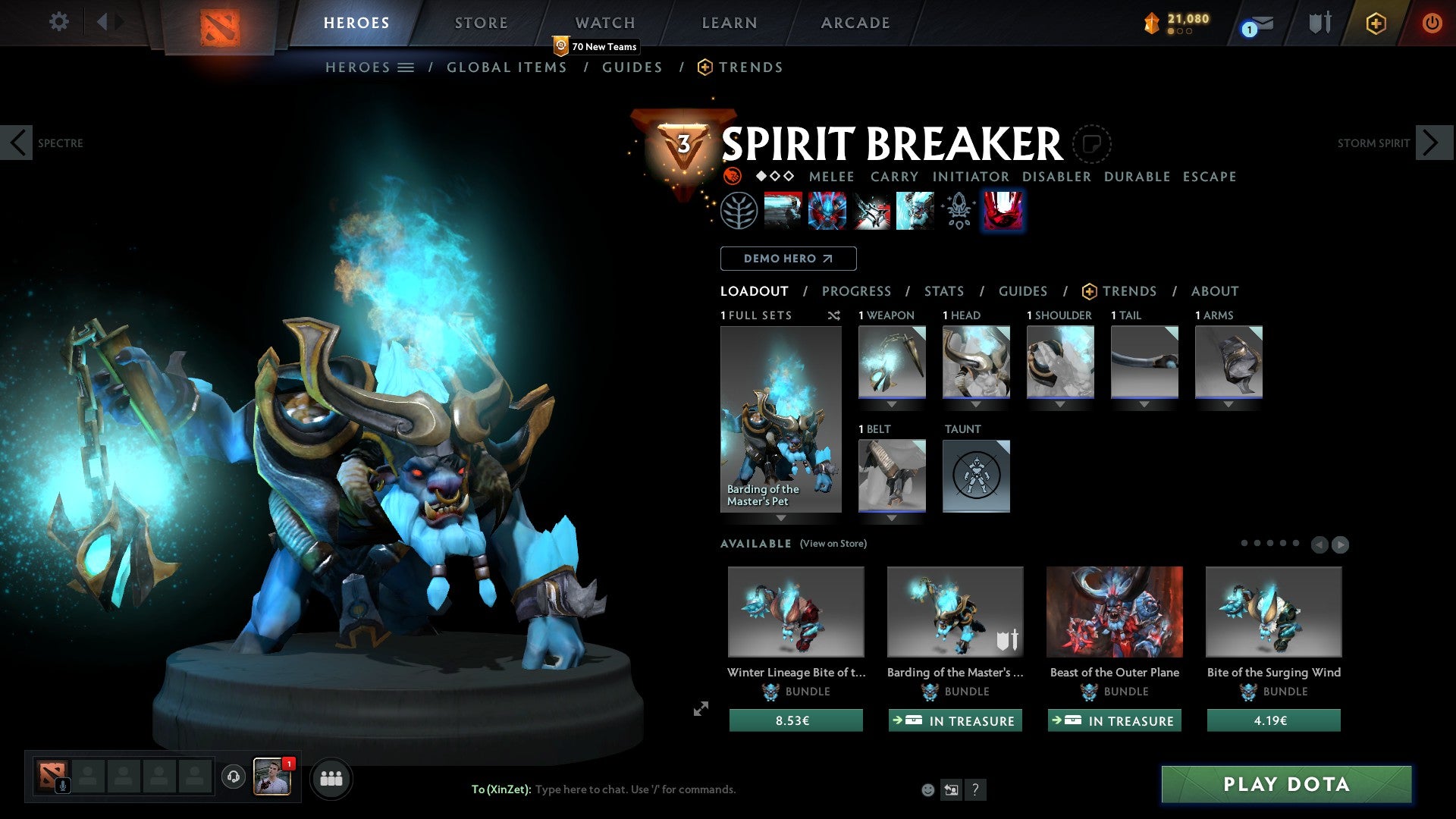Expand the Heroes hamburger menu
The height and width of the screenshot is (819, 1456).
tap(406, 67)
